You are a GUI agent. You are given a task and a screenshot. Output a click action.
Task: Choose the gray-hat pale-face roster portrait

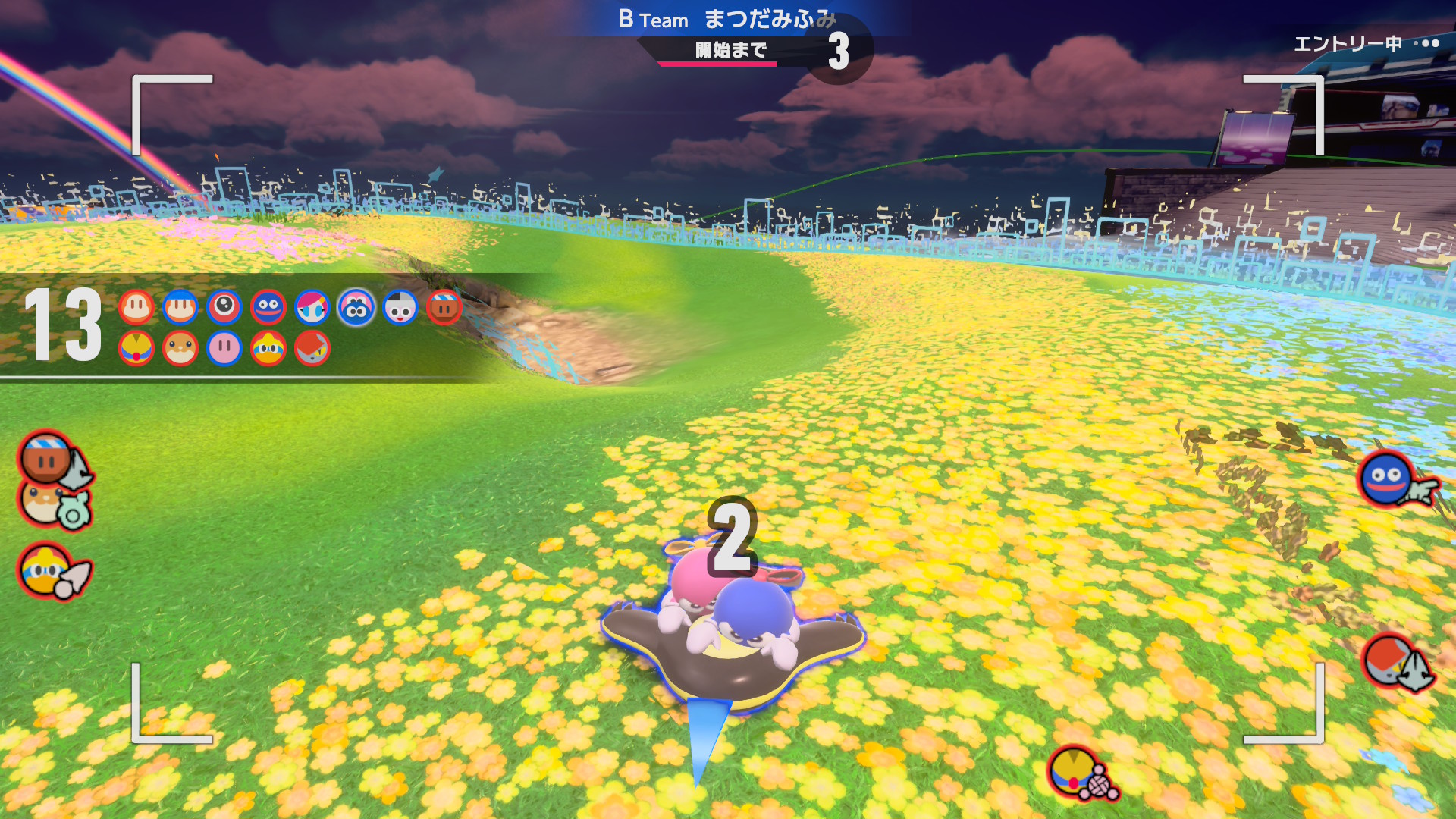400,307
